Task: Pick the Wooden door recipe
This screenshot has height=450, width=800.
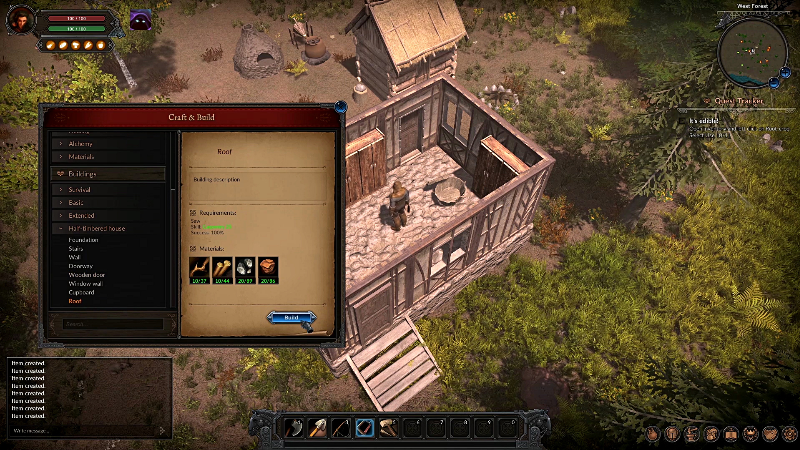Action: click(x=87, y=275)
